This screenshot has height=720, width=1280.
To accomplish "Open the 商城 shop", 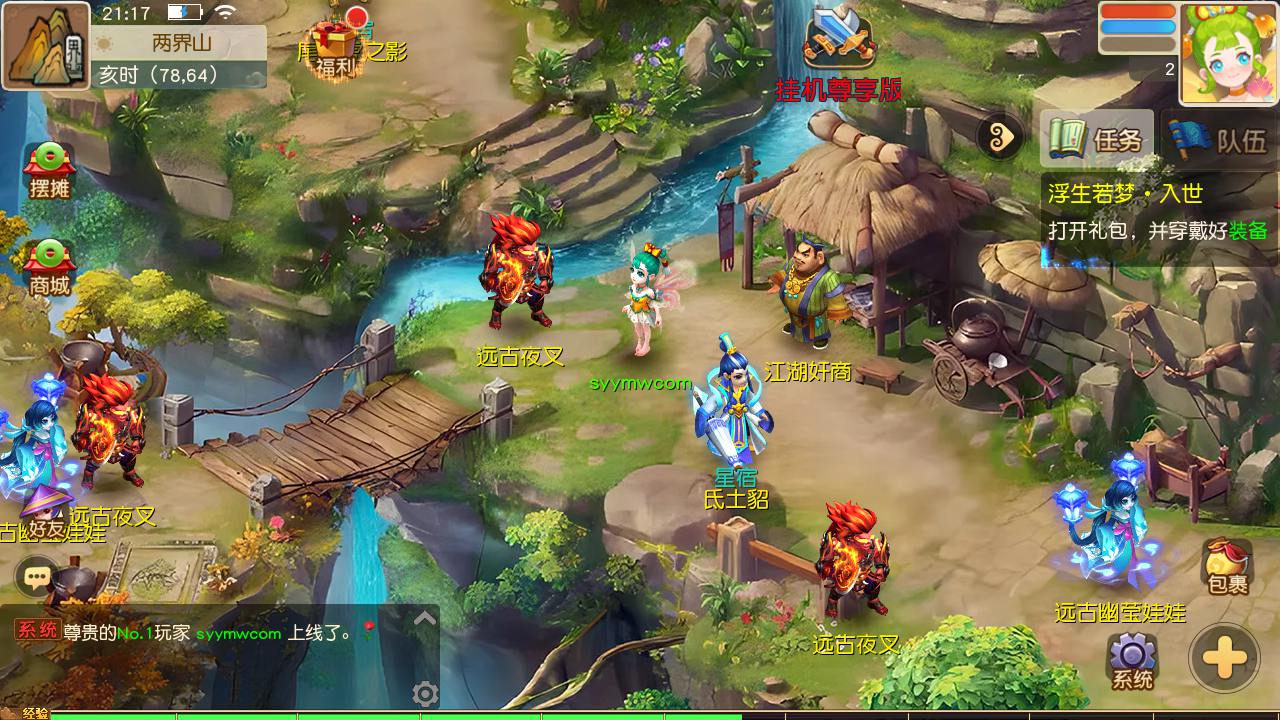I will click(49, 268).
